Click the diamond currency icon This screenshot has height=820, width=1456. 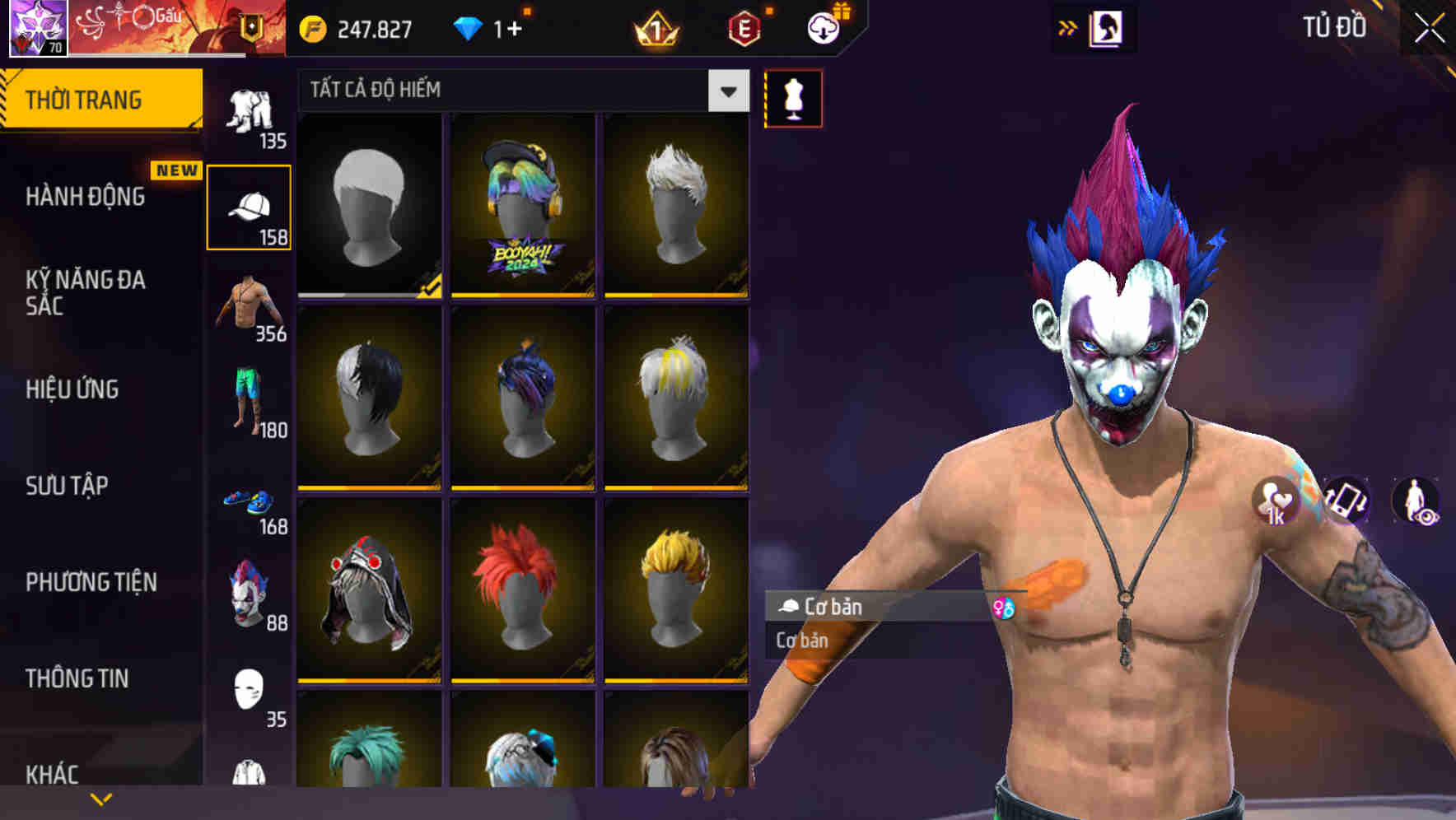pos(469,26)
